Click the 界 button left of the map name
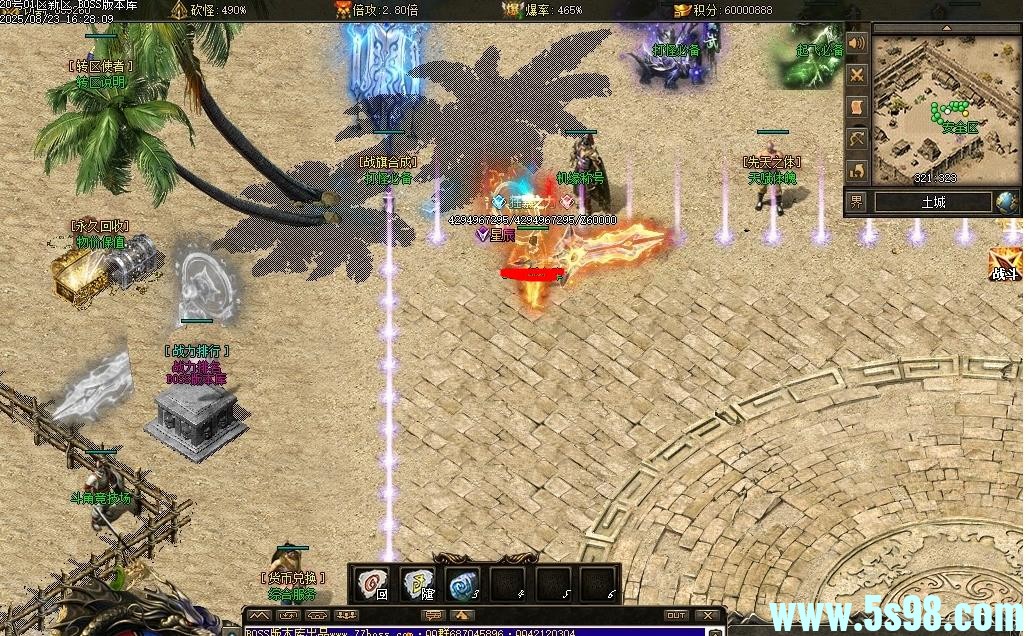1028x636 pixels. tap(856, 202)
